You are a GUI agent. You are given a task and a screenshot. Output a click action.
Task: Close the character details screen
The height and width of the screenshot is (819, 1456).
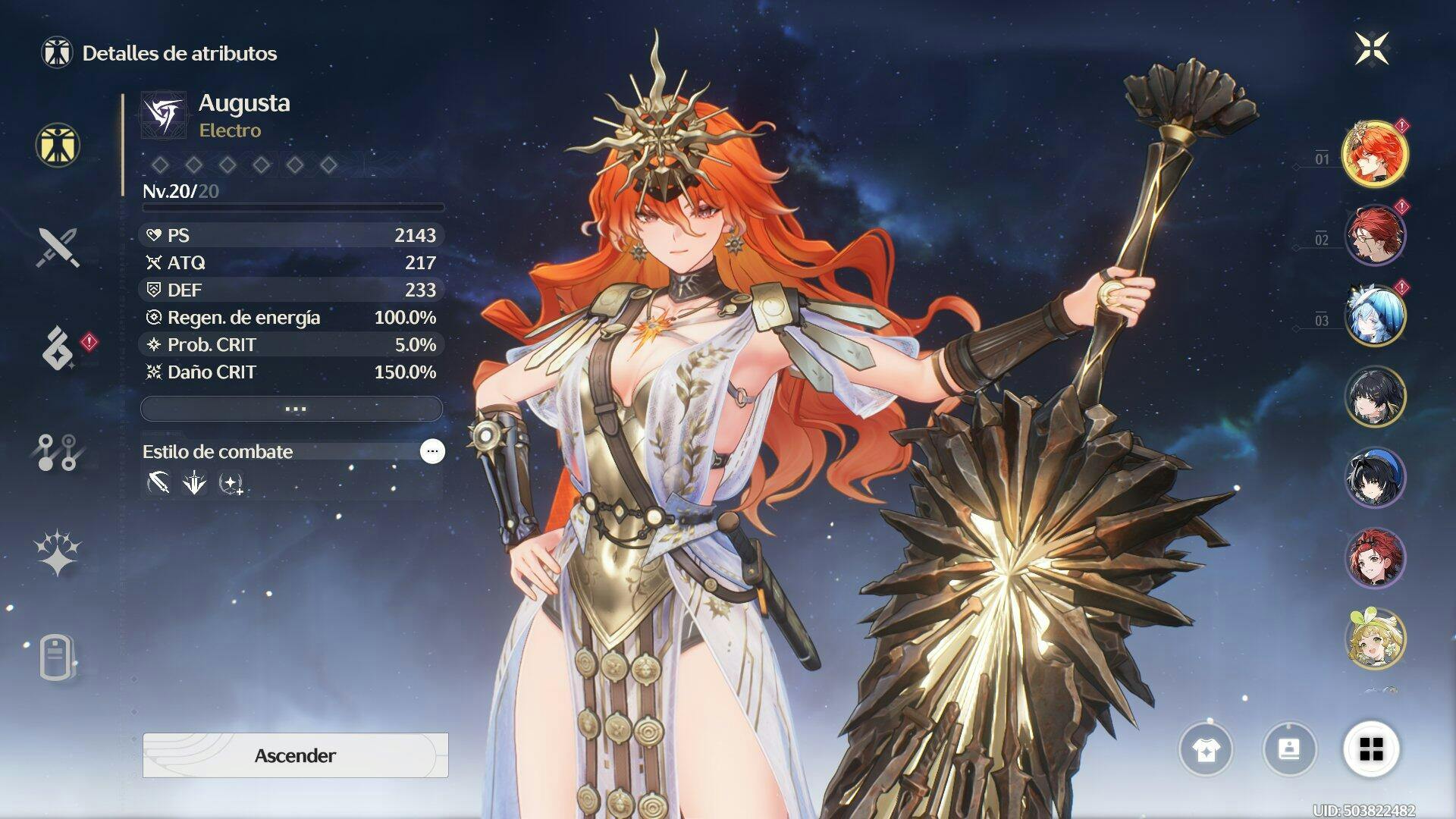(1372, 49)
